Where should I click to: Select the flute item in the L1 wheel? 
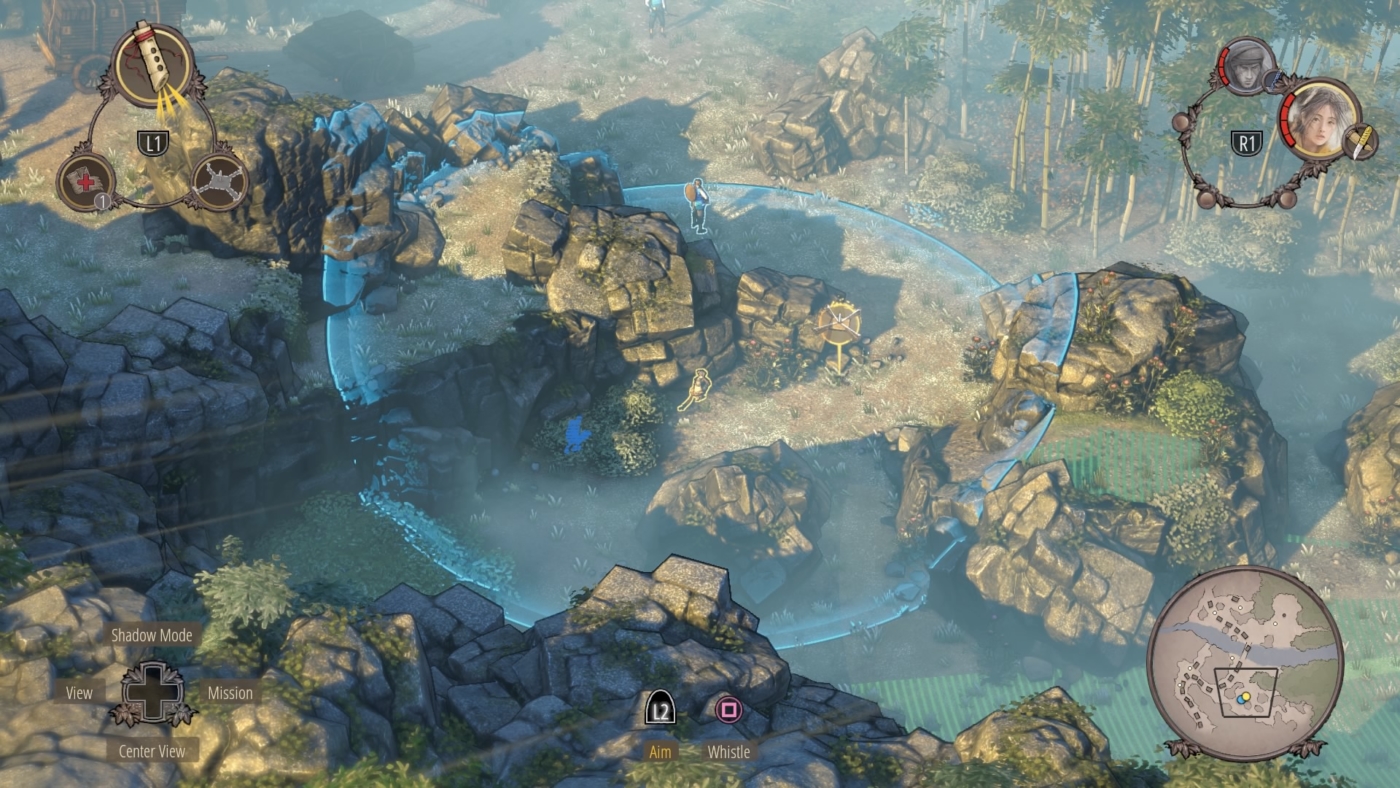pyautogui.click(x=150, y=62)
